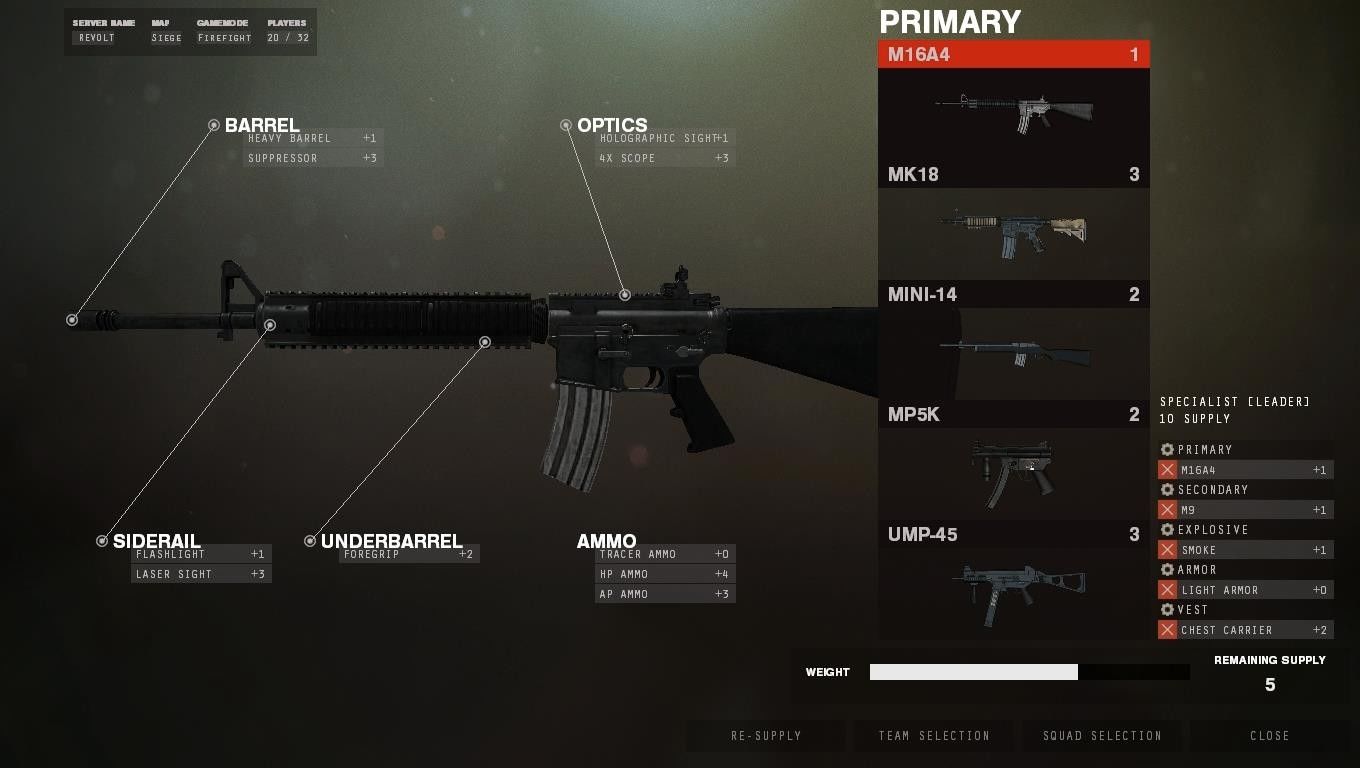Equip the 4X Scope optic

click(665, 158)
